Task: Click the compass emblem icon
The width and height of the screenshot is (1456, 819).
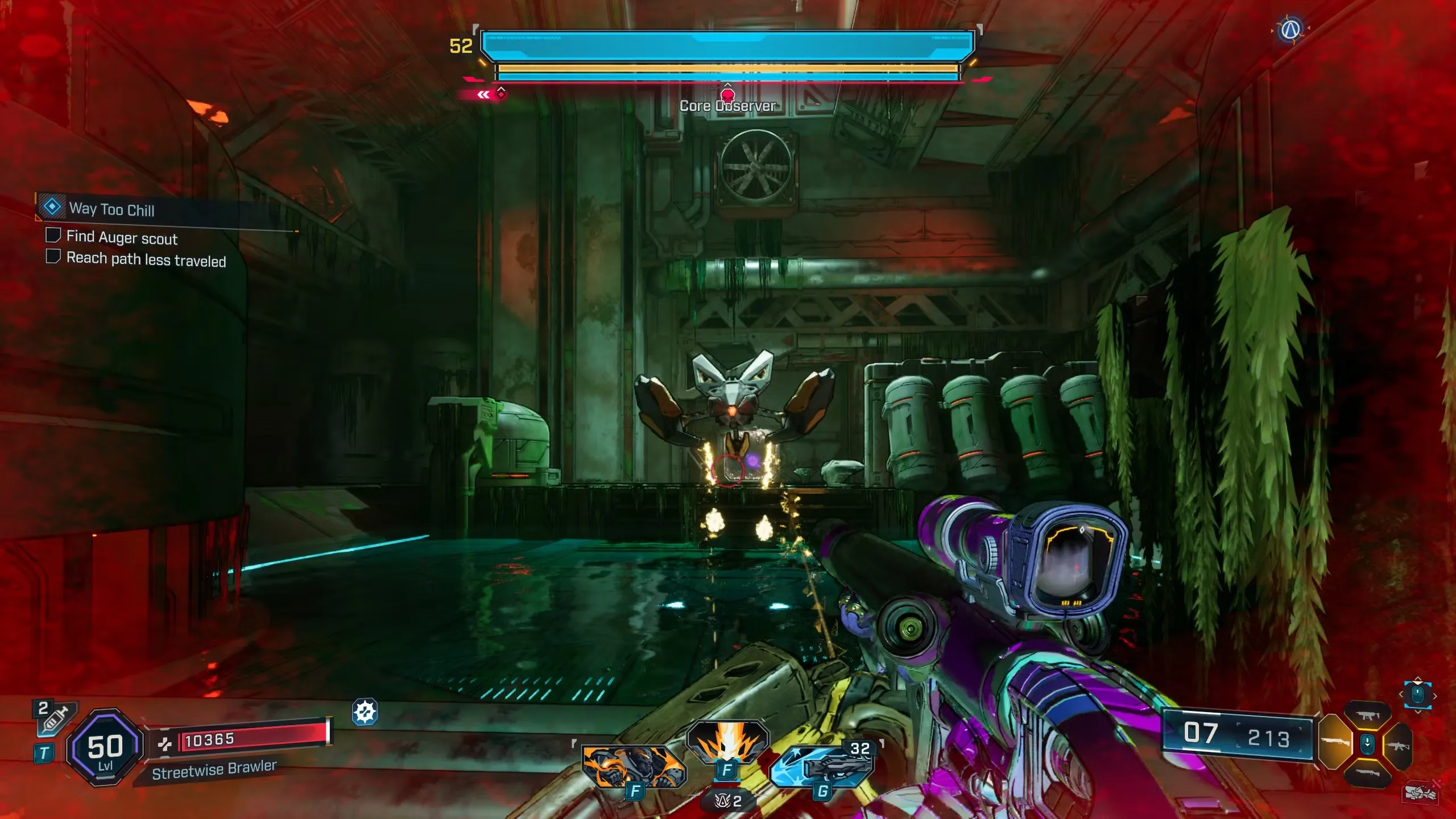Action: (x=1290, y=30)
